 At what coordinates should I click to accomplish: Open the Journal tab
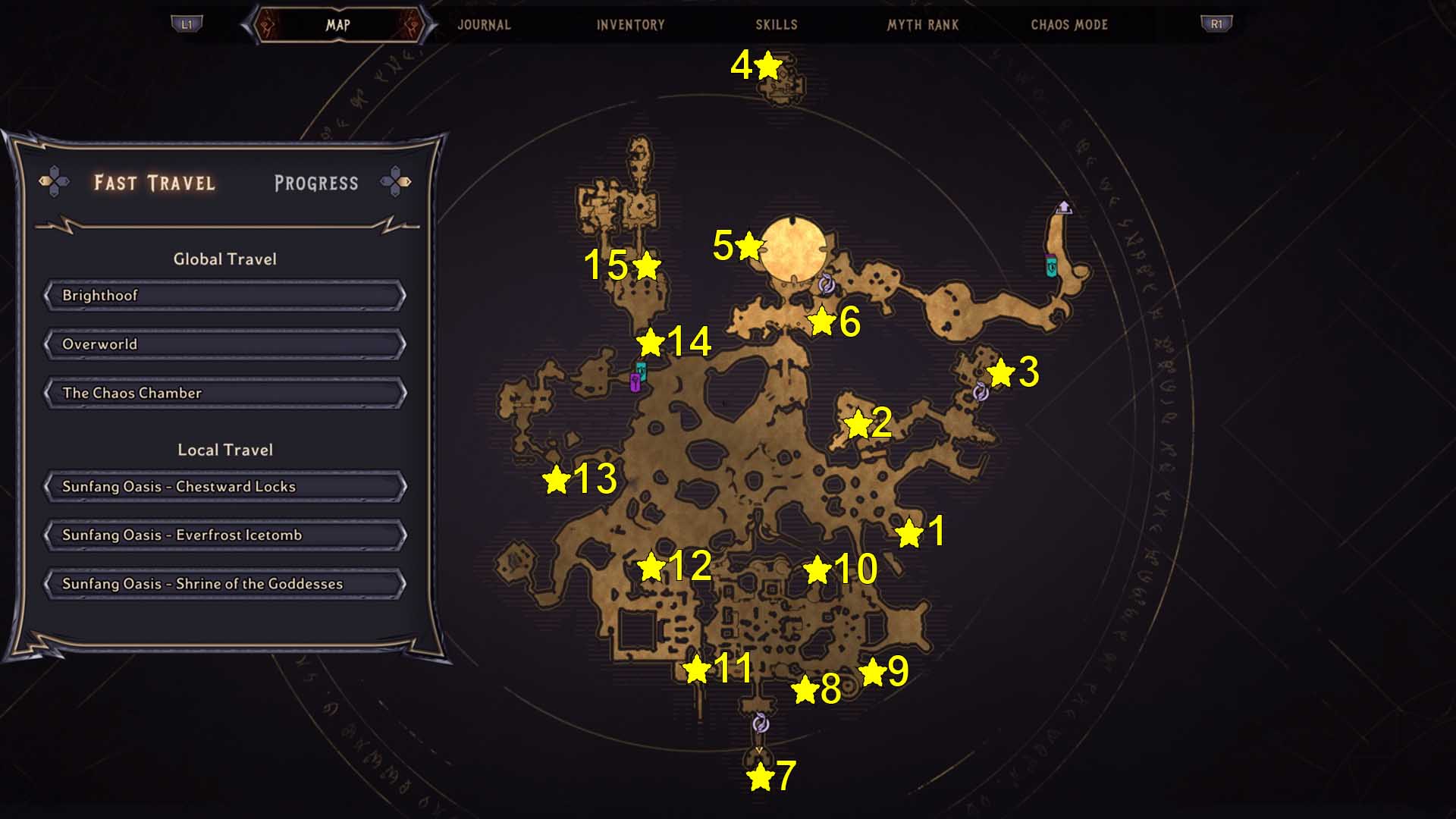pyautogui.click(x=483, y=24)
